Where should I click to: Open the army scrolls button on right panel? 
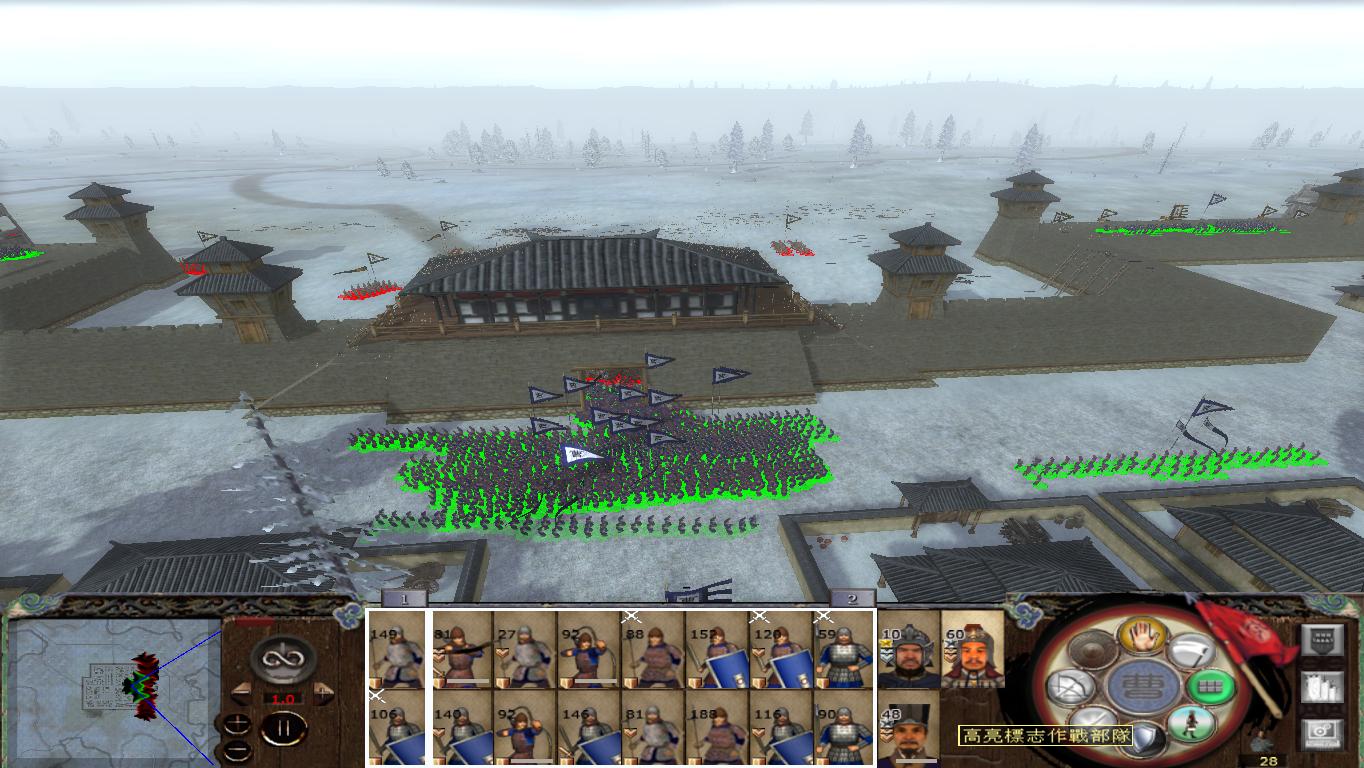[1322, 687]
